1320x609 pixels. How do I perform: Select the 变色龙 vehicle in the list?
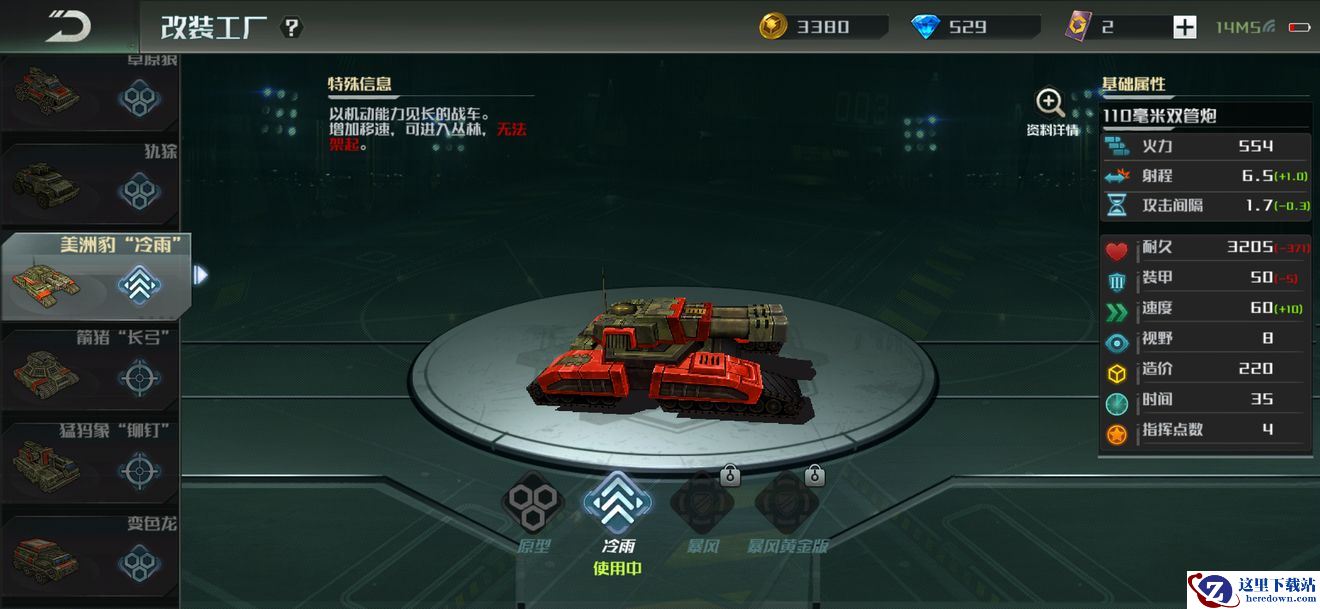[90, 555]
